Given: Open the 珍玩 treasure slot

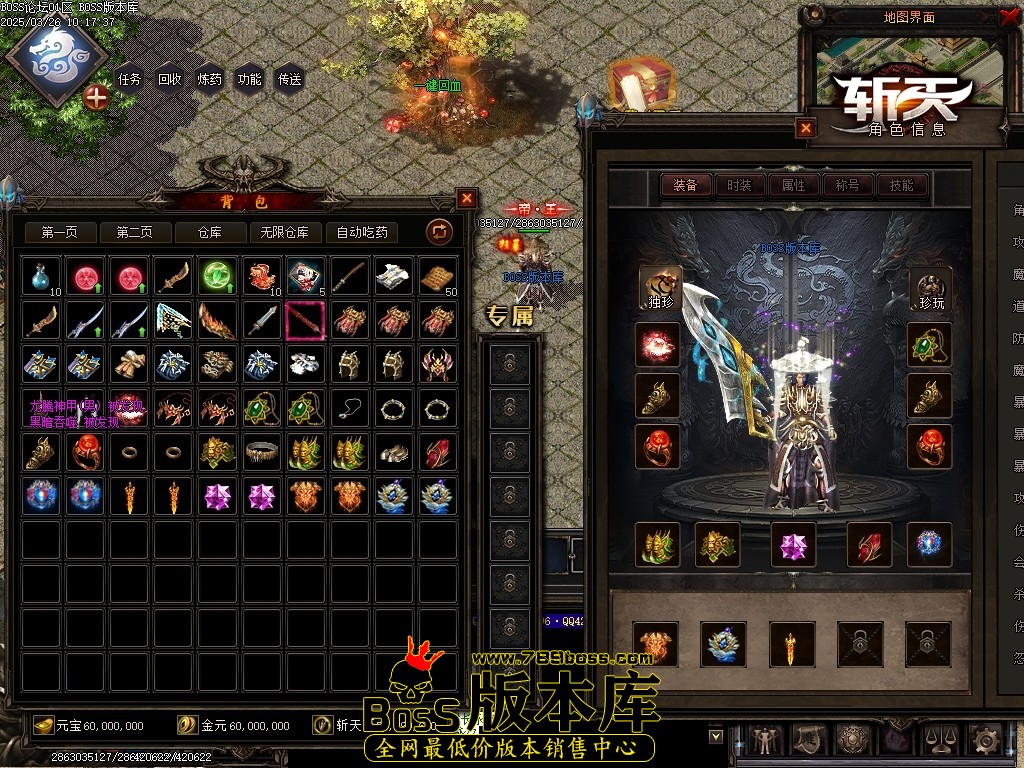Looking at the screenshot, I should point(930,288).
